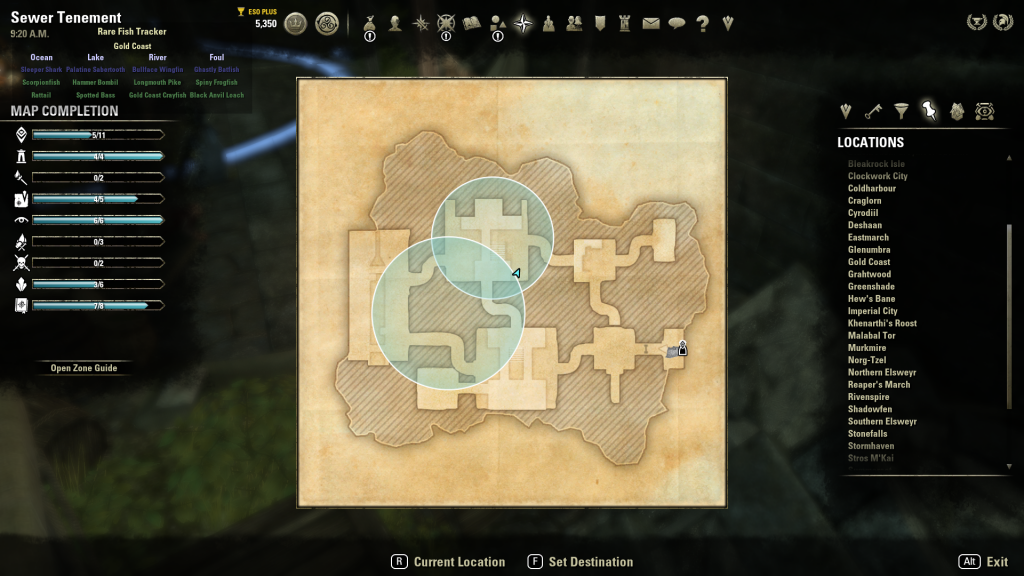
Task: Select Murkmire in the locations list
Action: 866,348
